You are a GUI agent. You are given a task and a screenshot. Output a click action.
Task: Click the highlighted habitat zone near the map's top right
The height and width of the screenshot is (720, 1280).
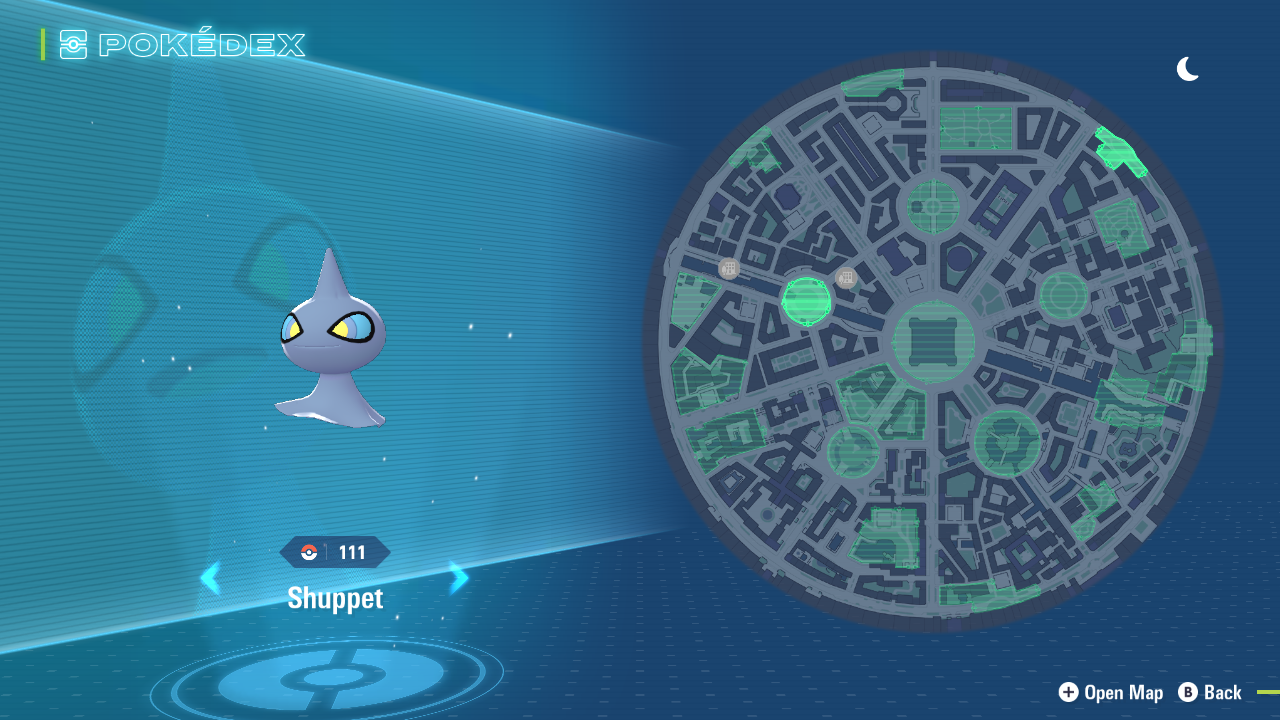[1120, 150]
